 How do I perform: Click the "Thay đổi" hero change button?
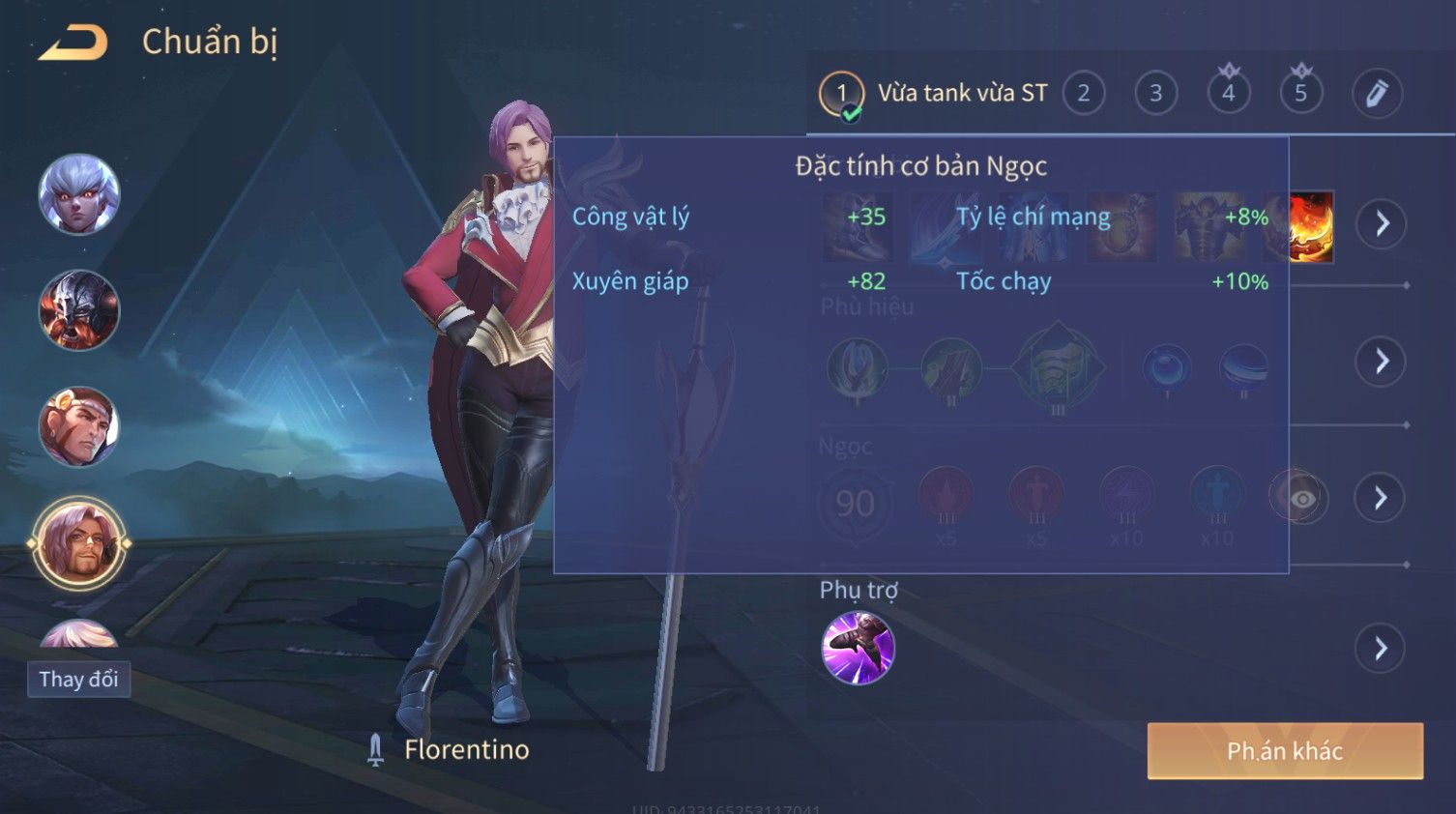78,680
